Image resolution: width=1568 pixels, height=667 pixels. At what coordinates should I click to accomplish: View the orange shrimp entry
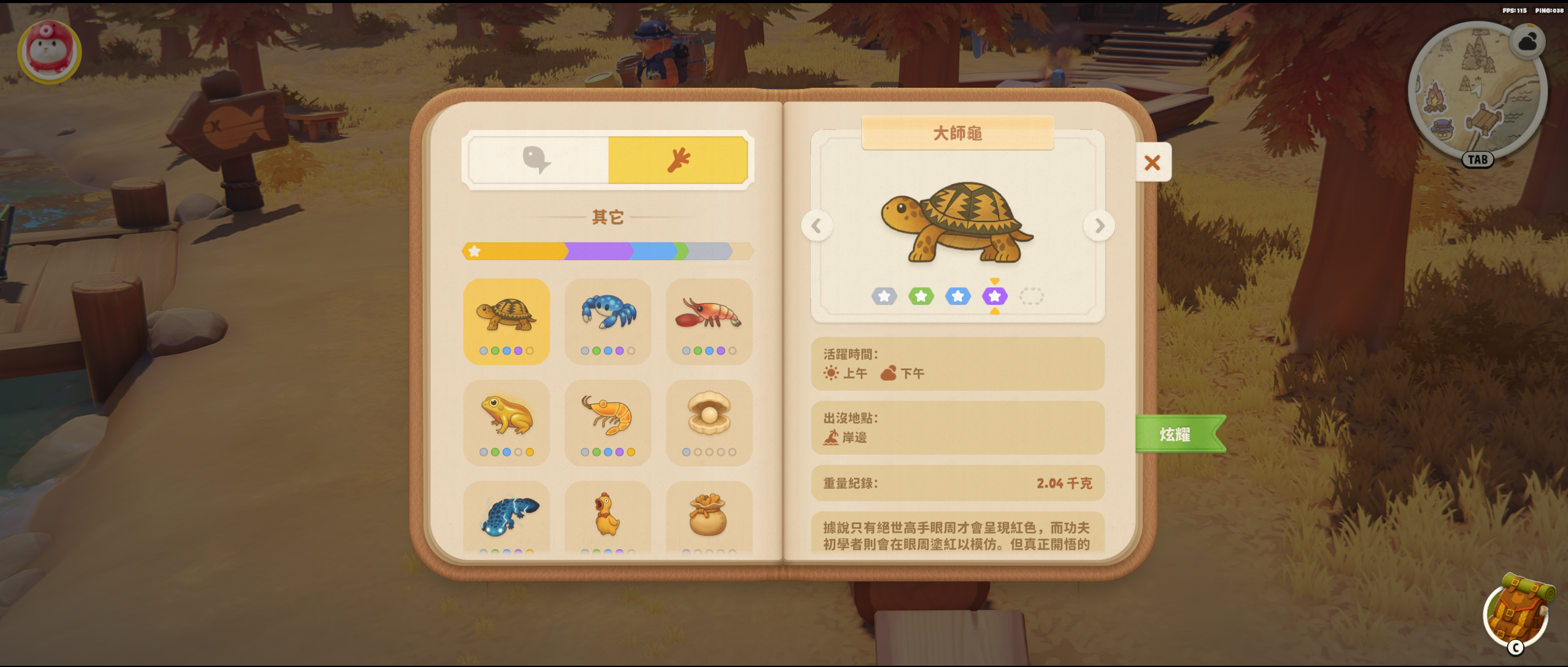[608, 422]
